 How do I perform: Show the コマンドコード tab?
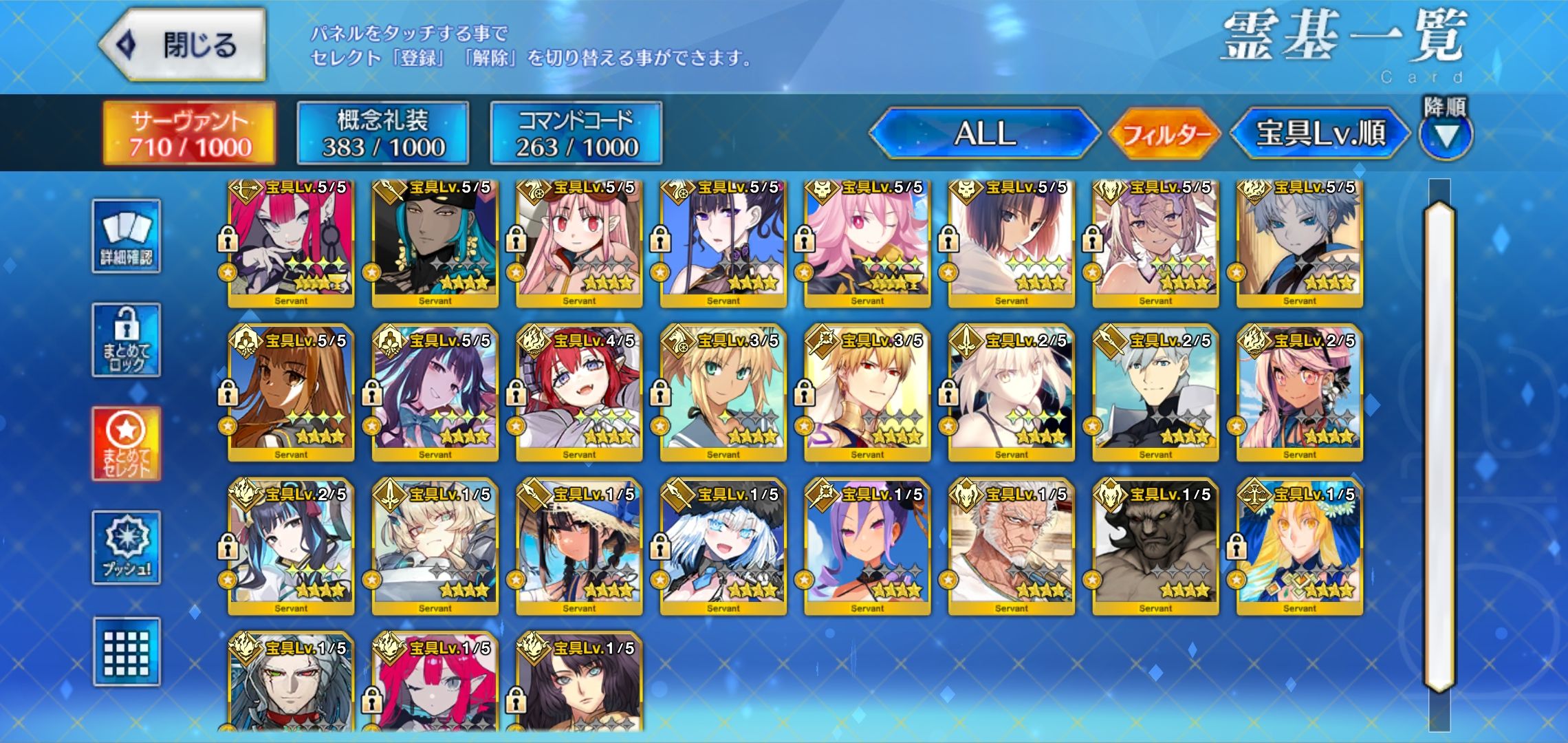tap(576, 133)
